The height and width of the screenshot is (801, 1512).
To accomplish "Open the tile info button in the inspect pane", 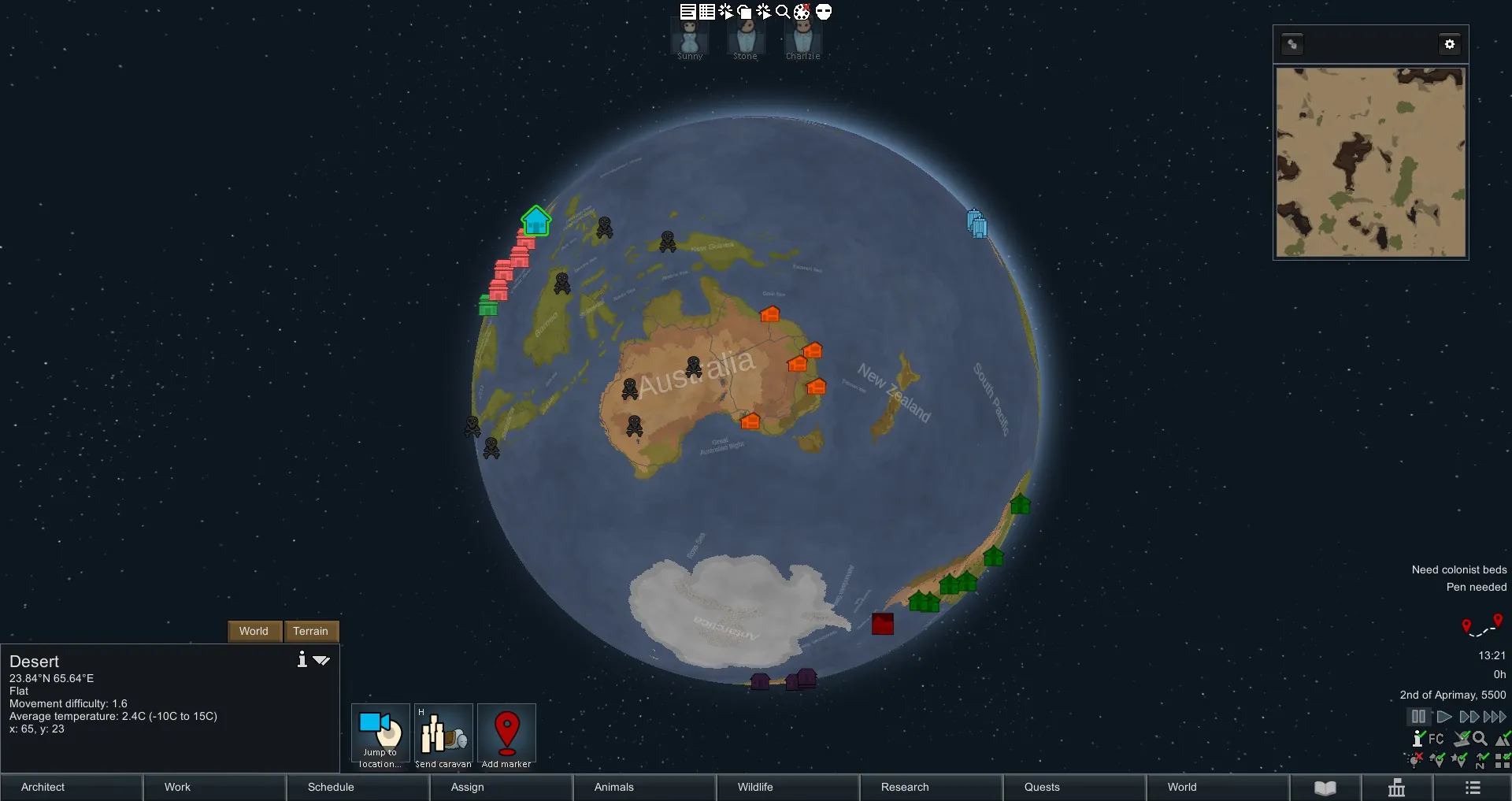I will pyautogui.click(x=302, y=660).
